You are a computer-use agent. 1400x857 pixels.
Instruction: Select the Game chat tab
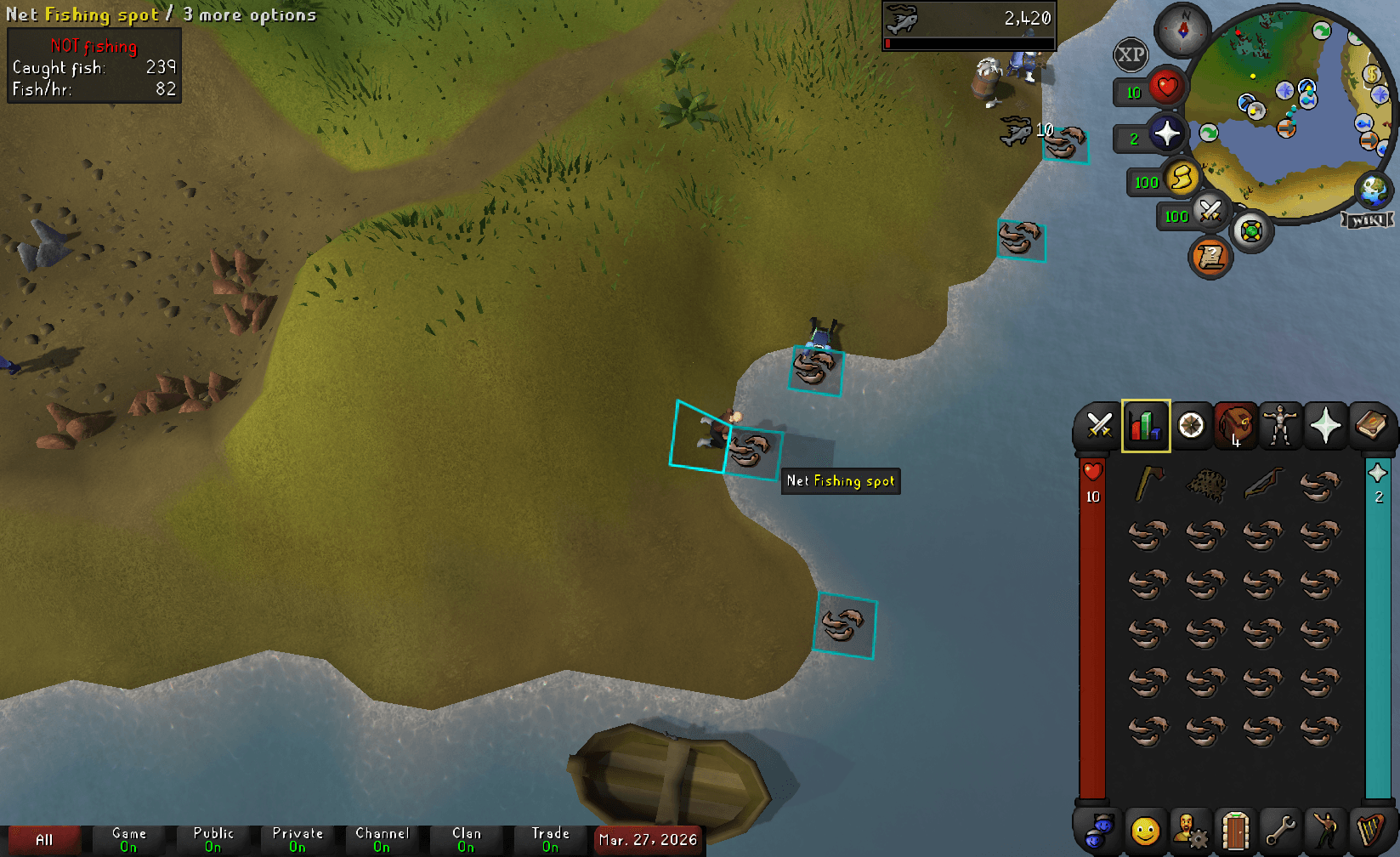click(x=129, y=838)
